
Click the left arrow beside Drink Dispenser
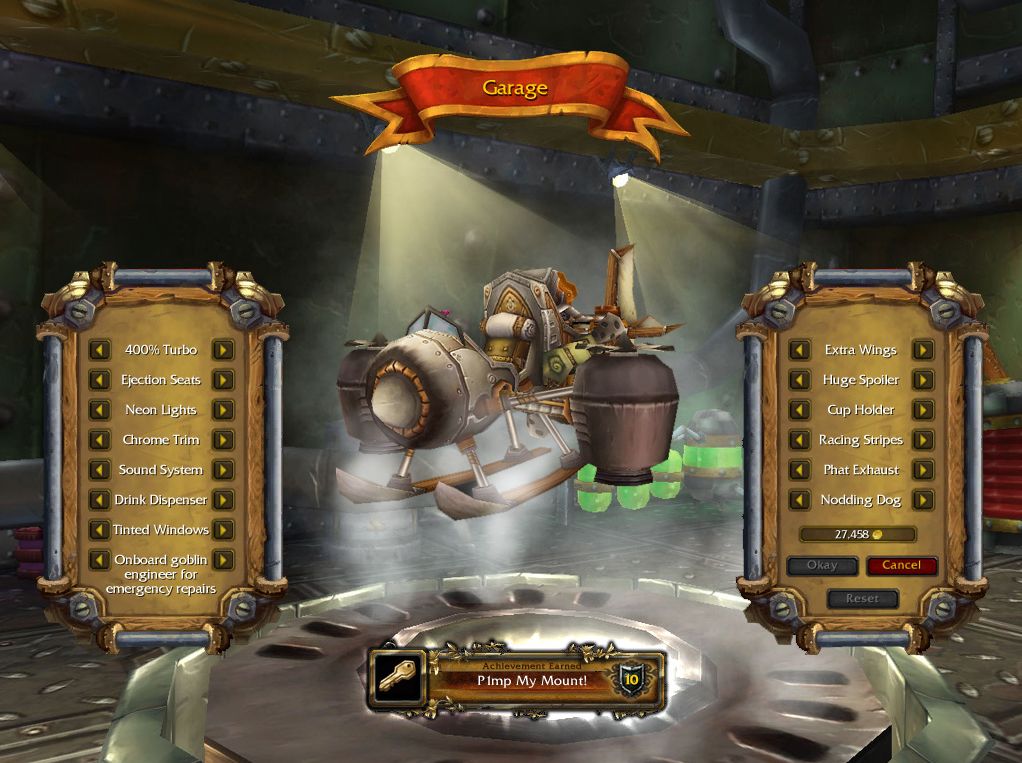[99, 500]
